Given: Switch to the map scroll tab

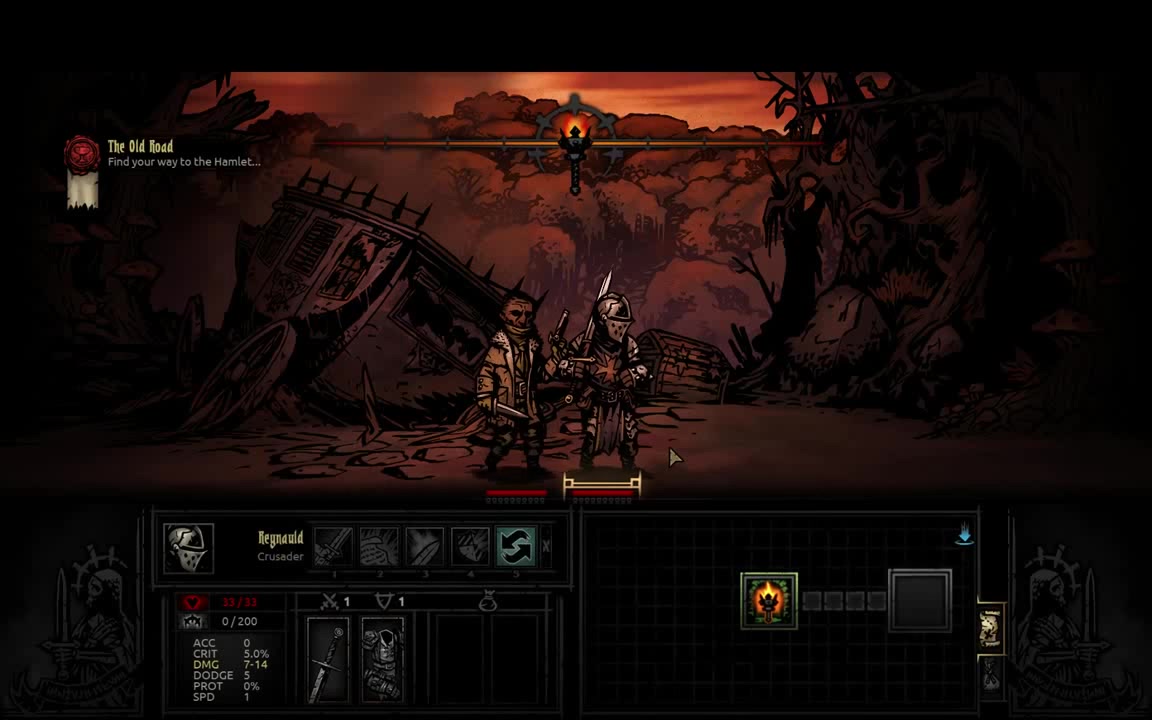Looking at the screenshot, I should pos(990,627).
